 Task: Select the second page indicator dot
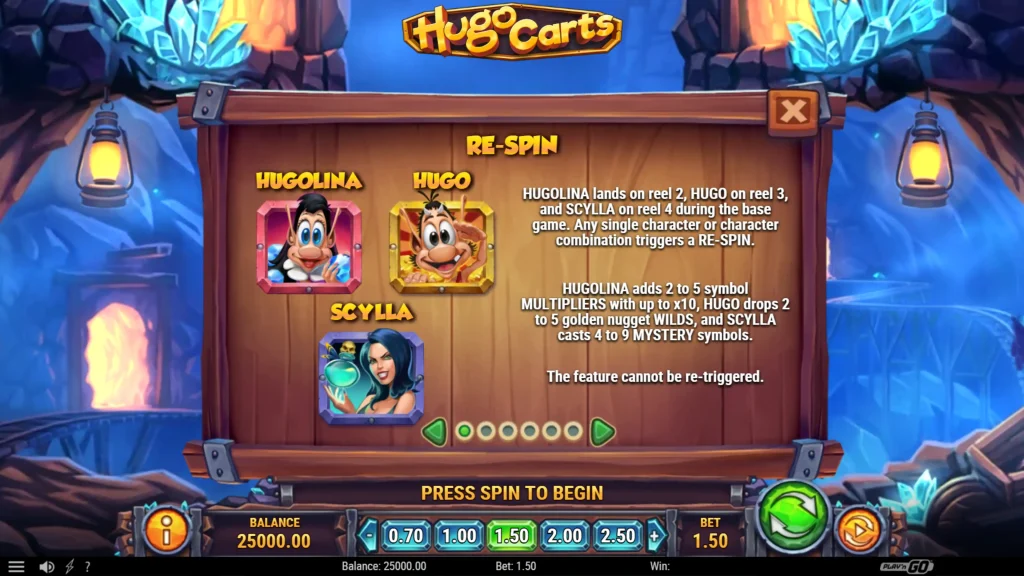tap(486, 432)
